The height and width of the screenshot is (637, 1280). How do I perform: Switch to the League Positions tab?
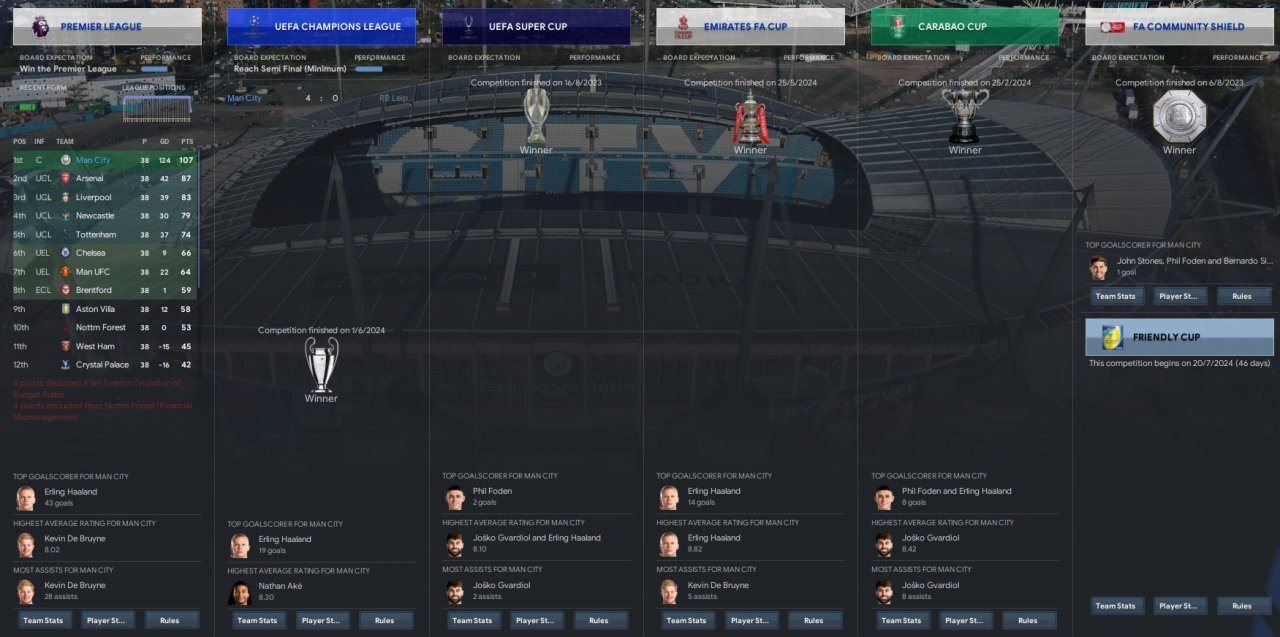(x=153, y=88)
